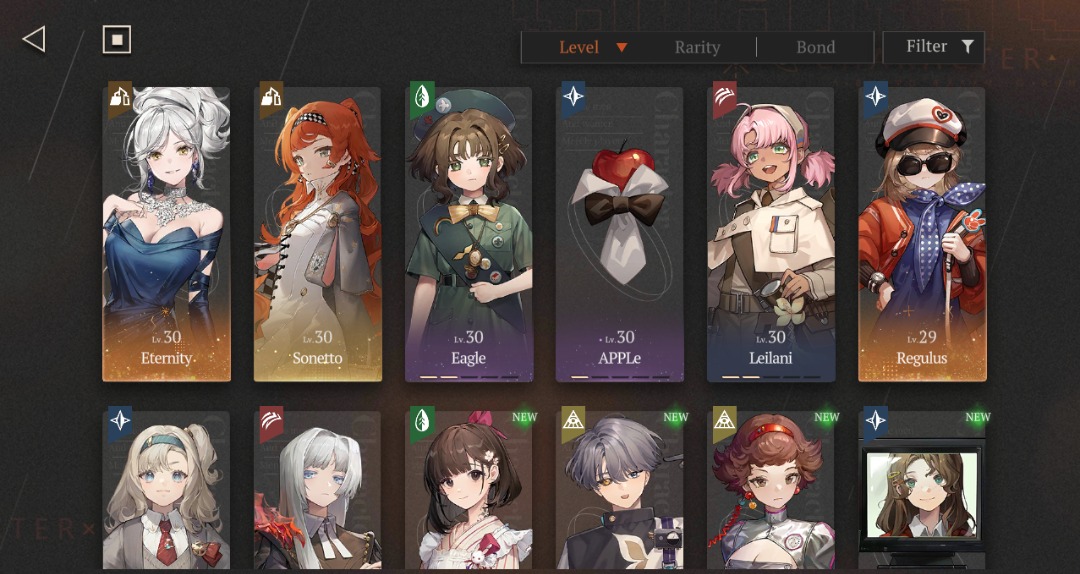Pick the new gray-haired boy card
This screenshot has width=1080, height=574.
point(620,490)
